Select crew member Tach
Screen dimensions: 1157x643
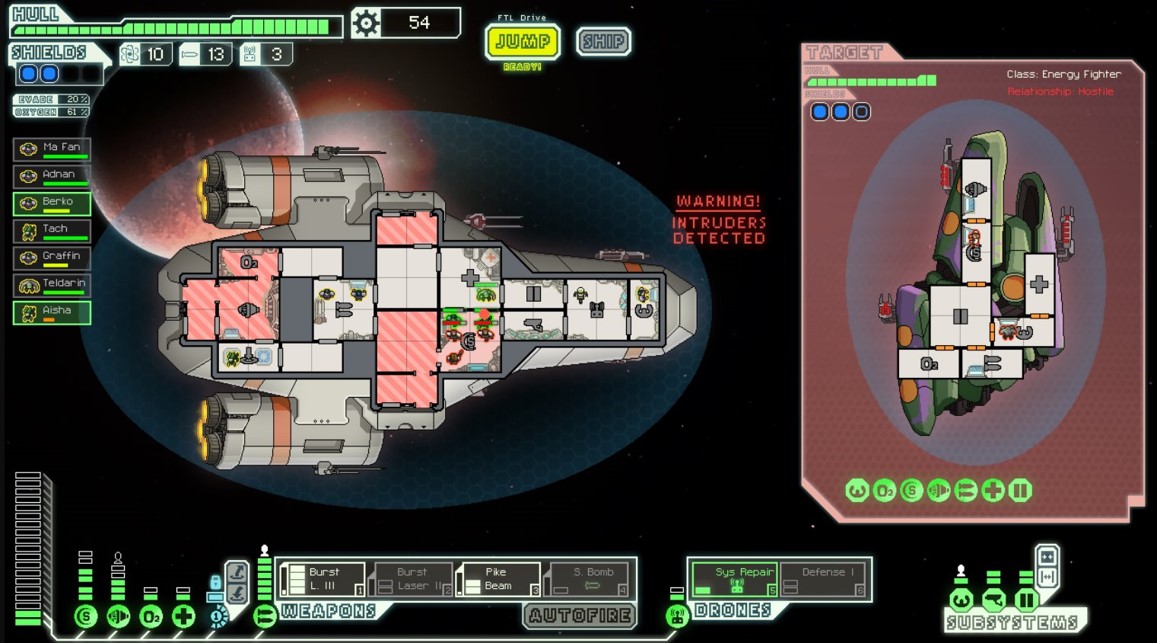coord(52,230)
